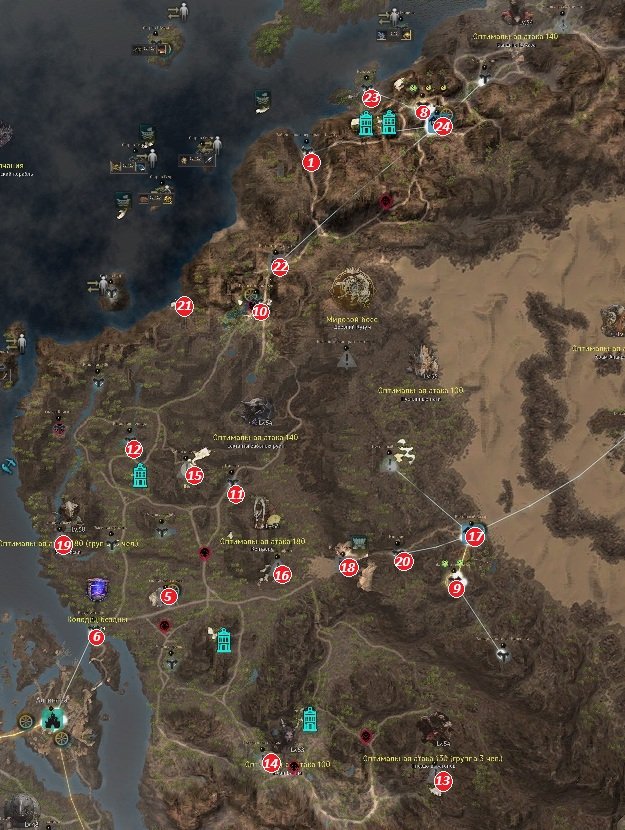Select map marker number 5
The height and width of the screenshot is (830, 625).
tap(169, 596)
